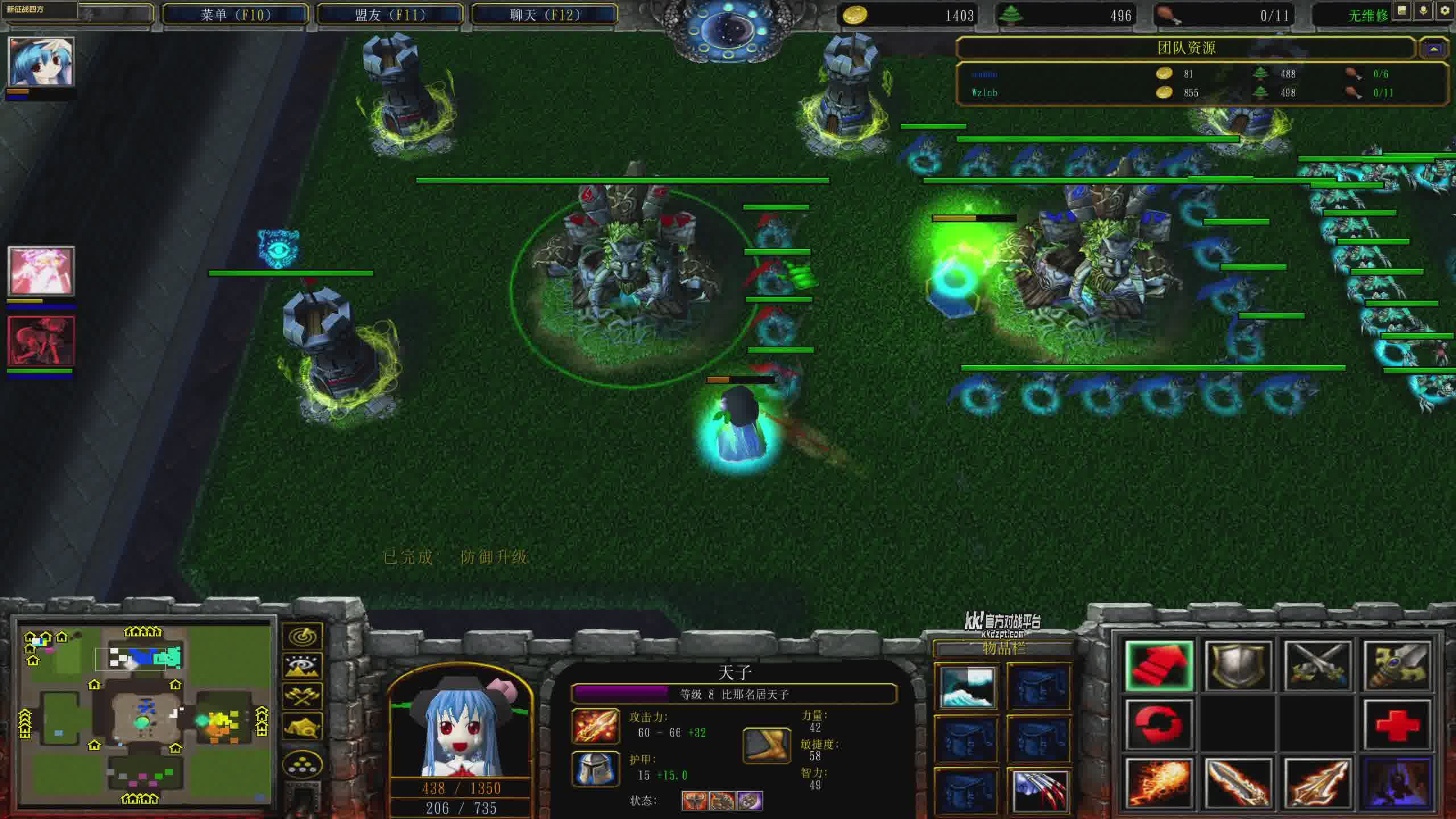Viewport: 1456px width, 819px height.
Task: Use the ocean wave inventory item
Action: coord(967,687)
